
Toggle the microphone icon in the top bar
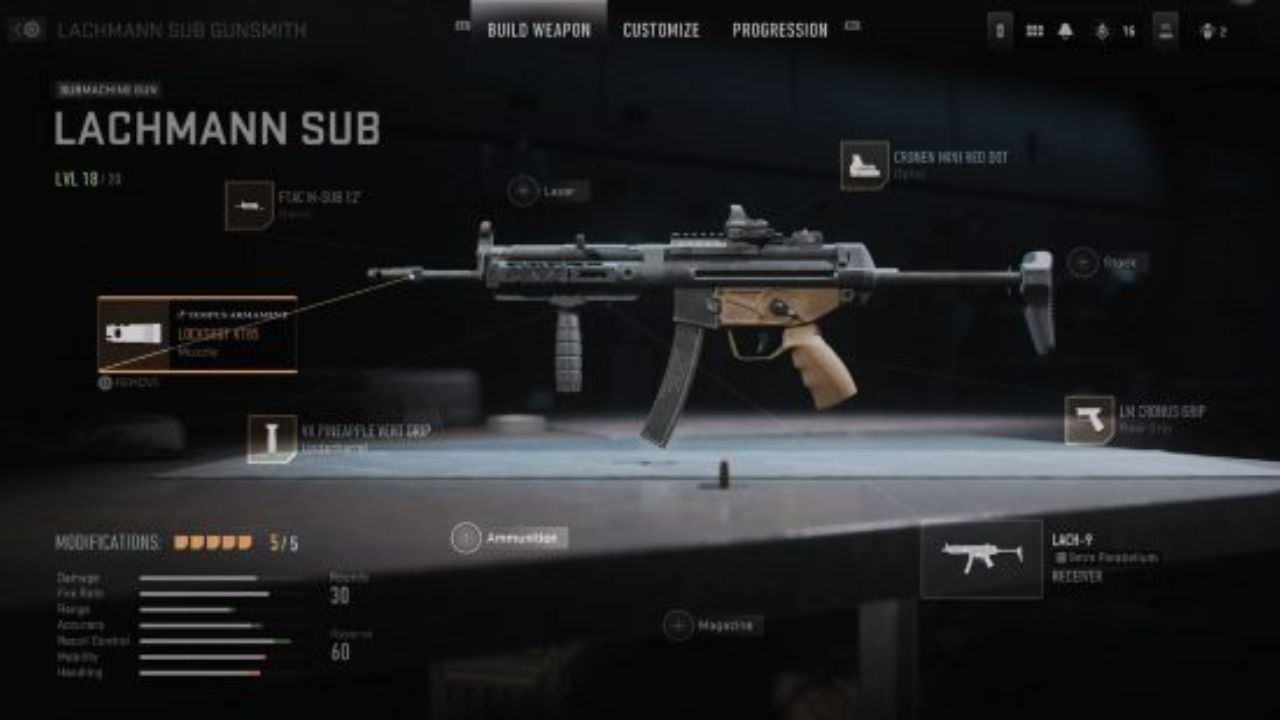tap(1103, 31)
